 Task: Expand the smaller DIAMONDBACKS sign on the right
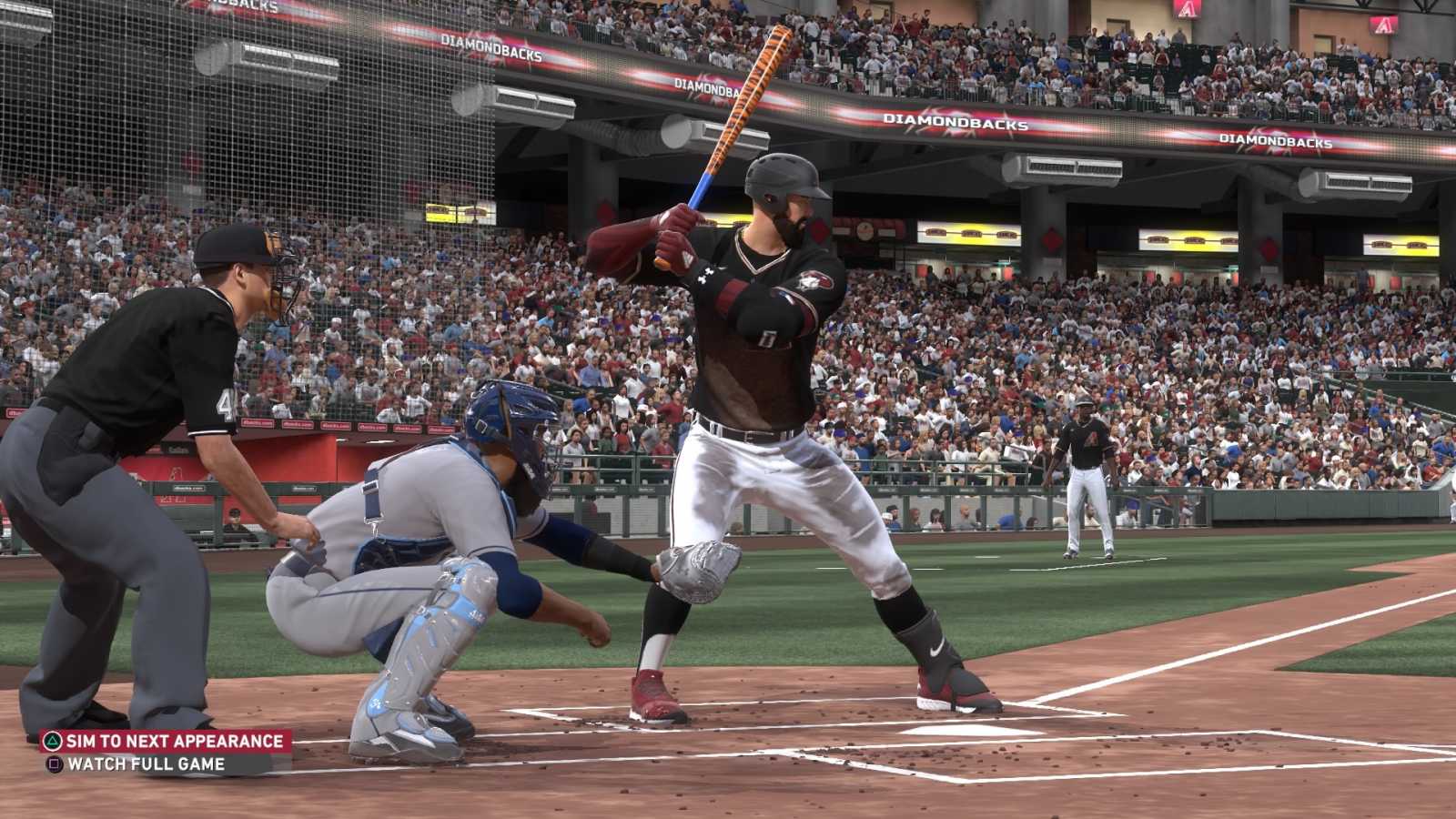click(x=1274, y=141)
